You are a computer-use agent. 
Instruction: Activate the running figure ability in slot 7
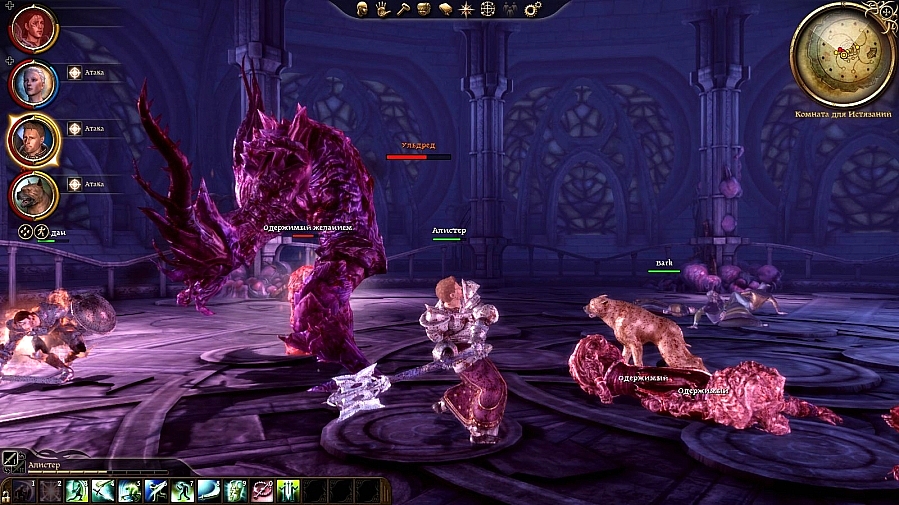coord(182,490)
